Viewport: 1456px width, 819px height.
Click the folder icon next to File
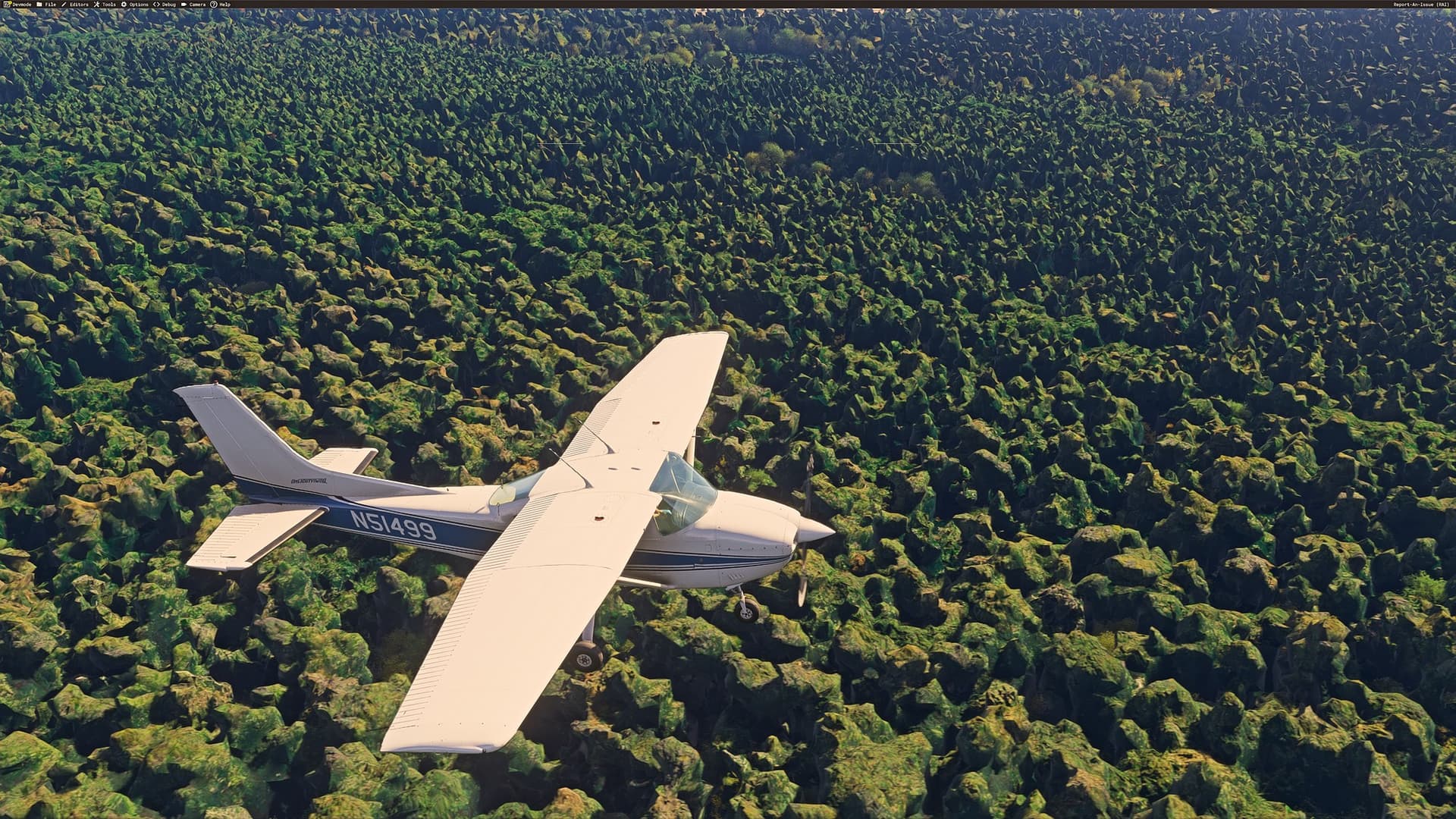[x=39, y=4]
